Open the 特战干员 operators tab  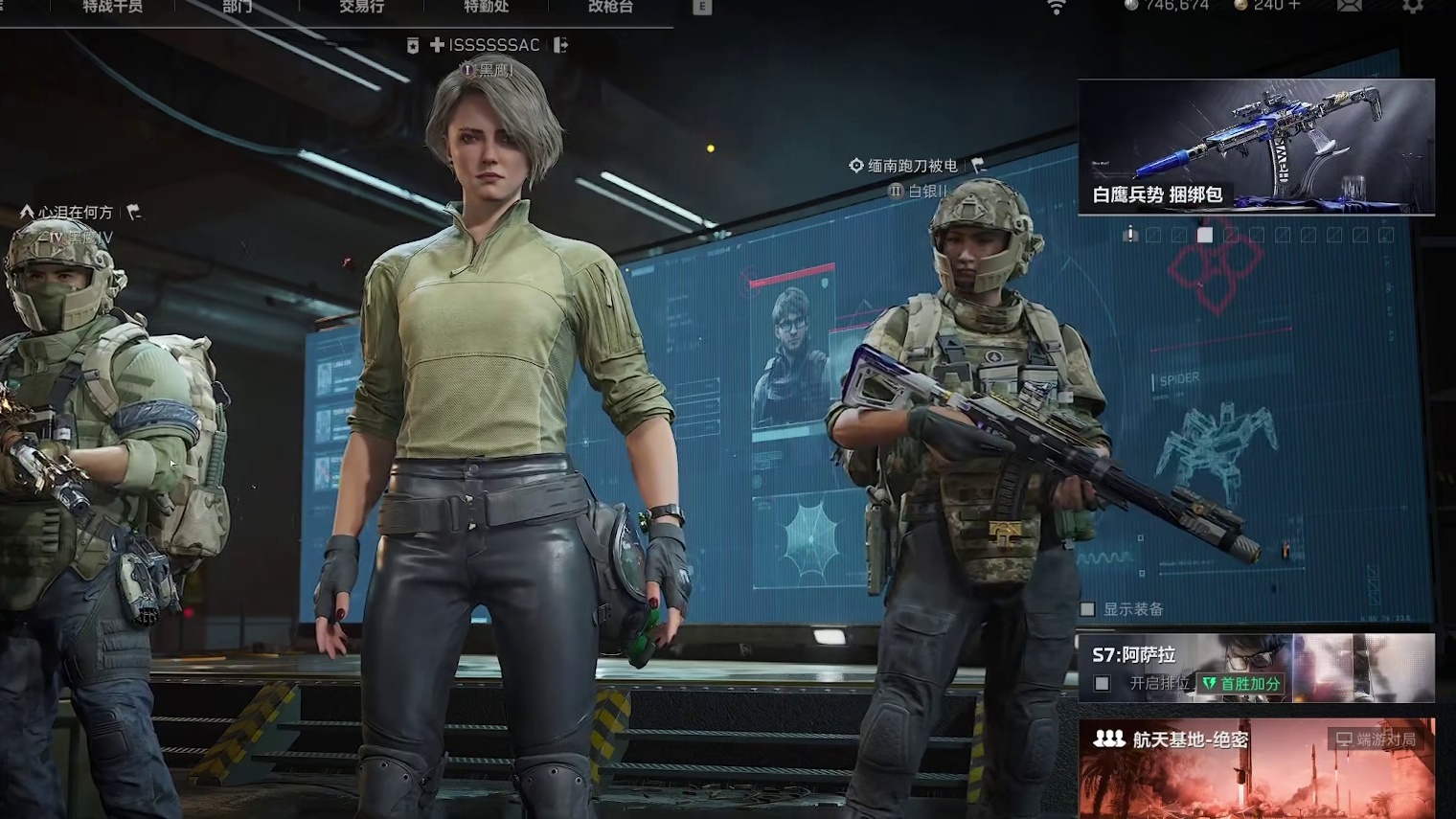click(x=112, y=7)
